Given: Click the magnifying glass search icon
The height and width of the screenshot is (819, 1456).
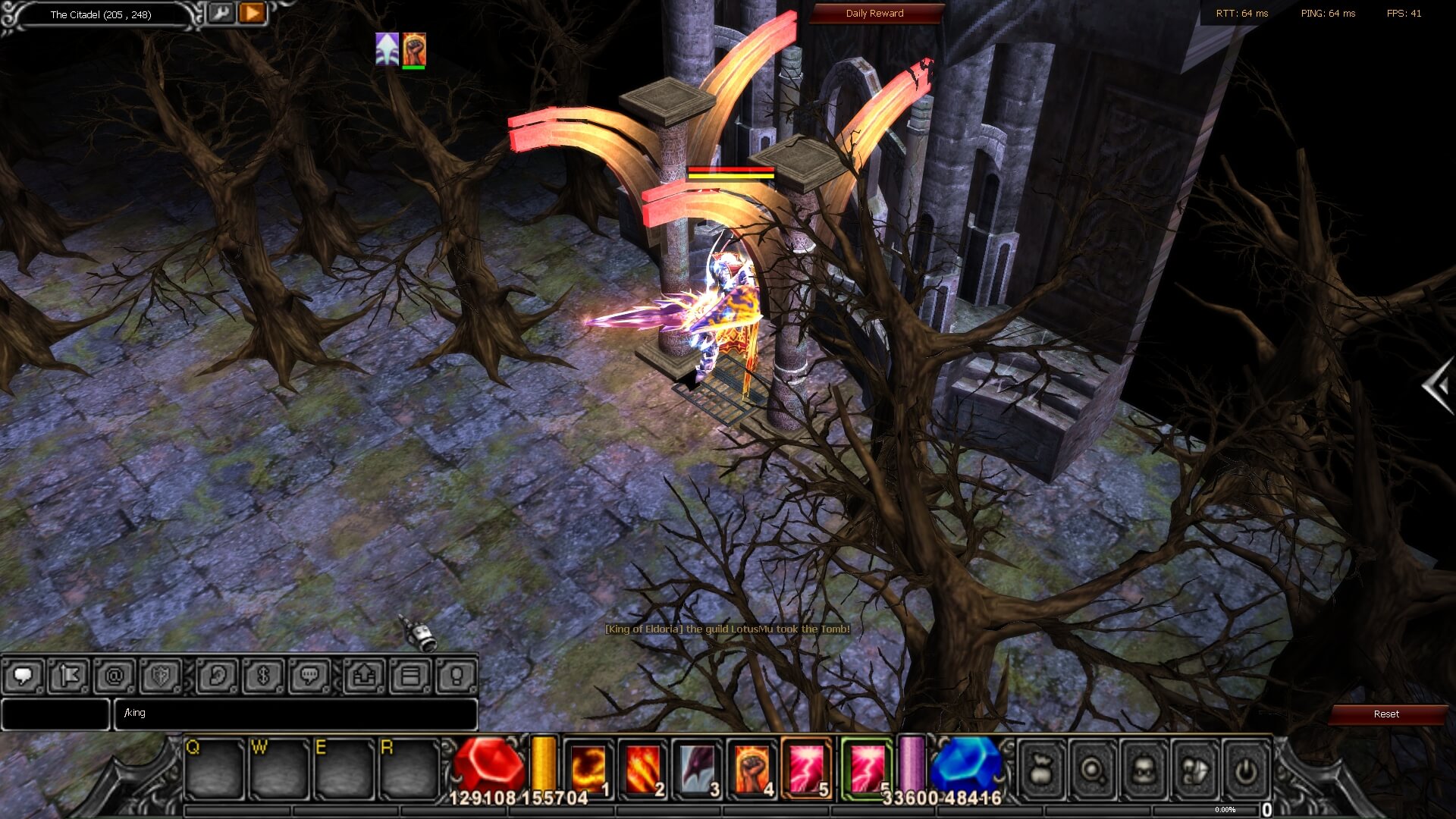Looking at the screenshot, I should [1092, 771].
